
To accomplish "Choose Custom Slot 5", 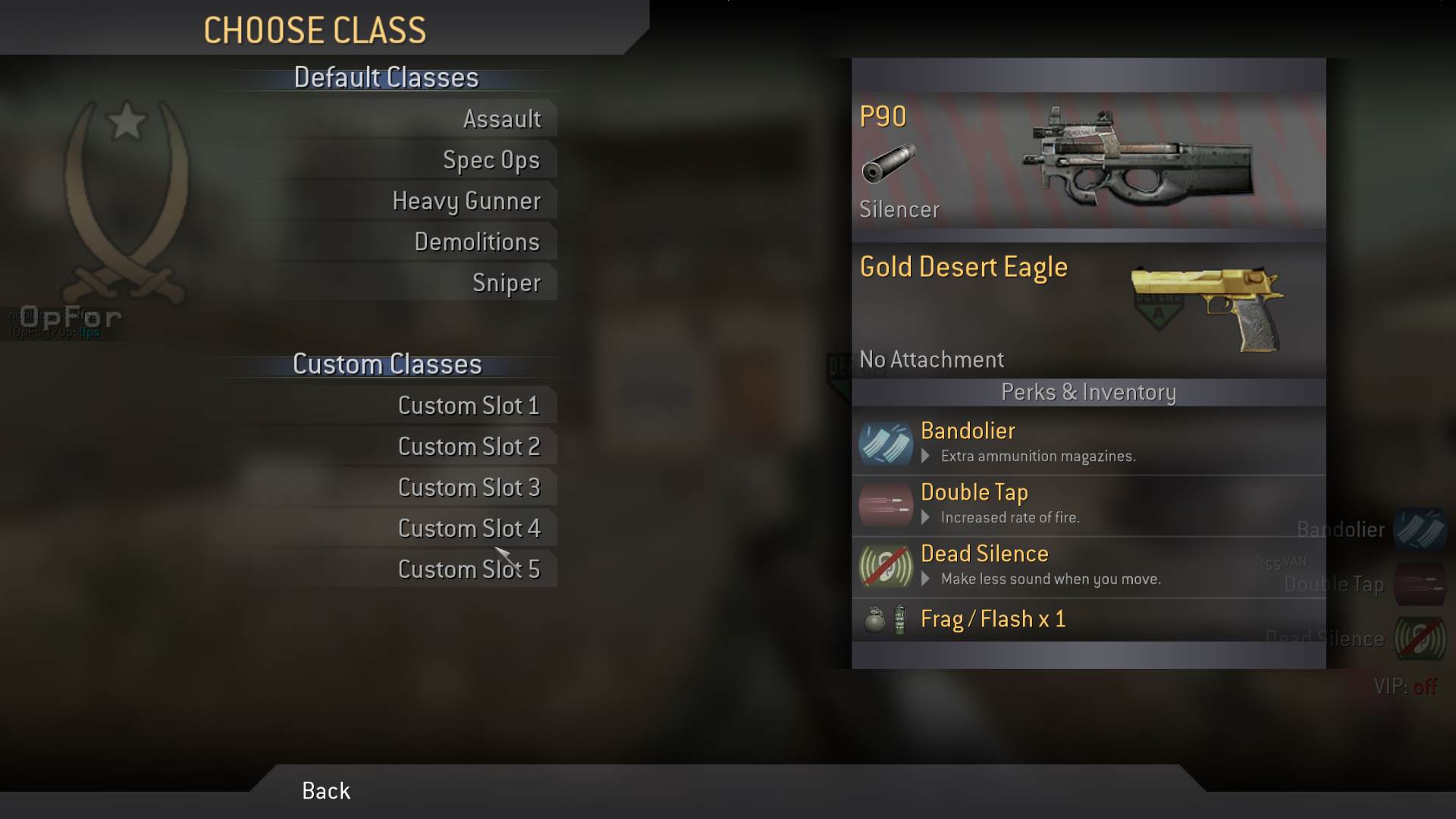I will click(x=469, y=570).
